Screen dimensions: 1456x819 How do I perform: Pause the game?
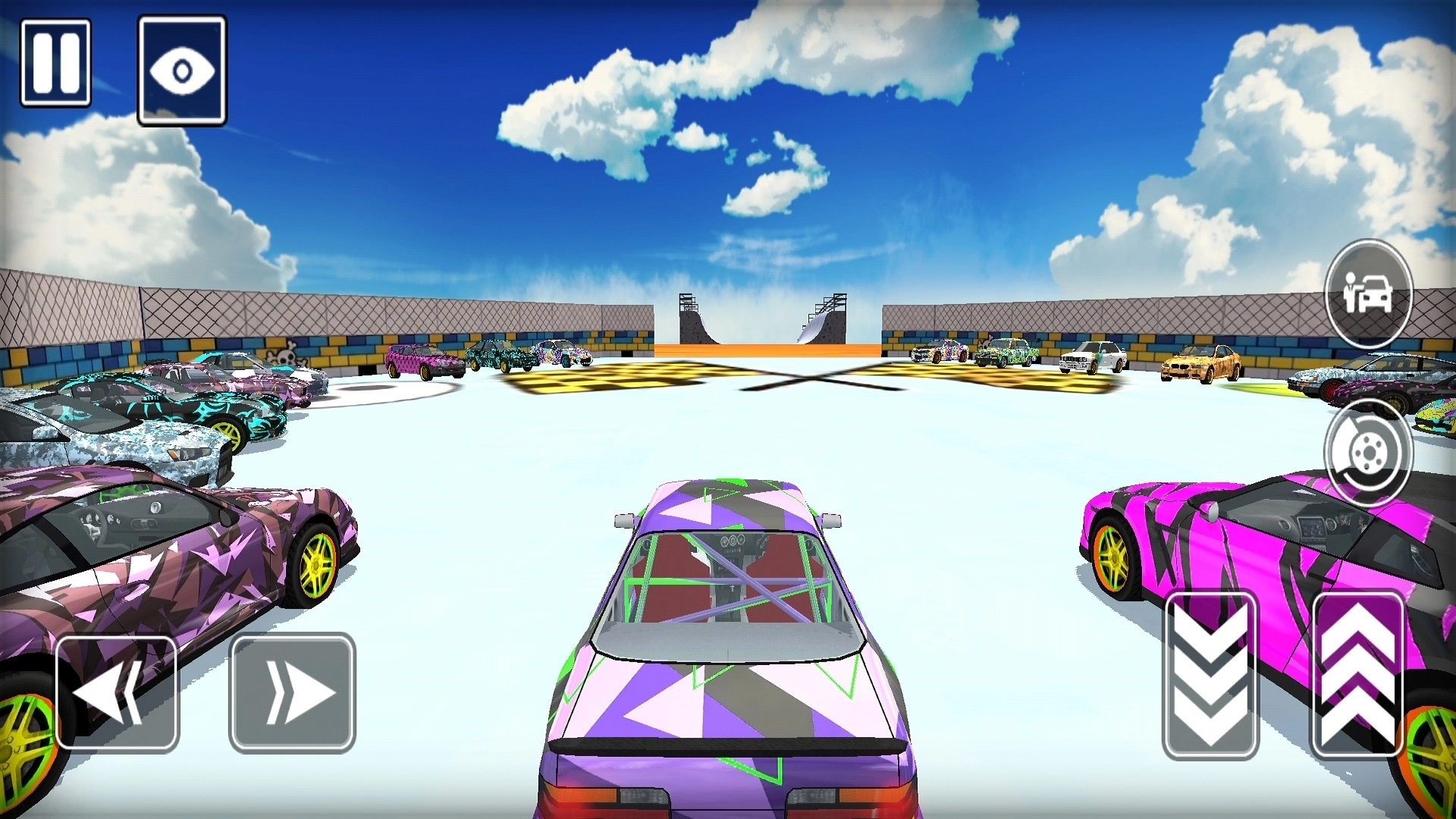coord(55,63)
